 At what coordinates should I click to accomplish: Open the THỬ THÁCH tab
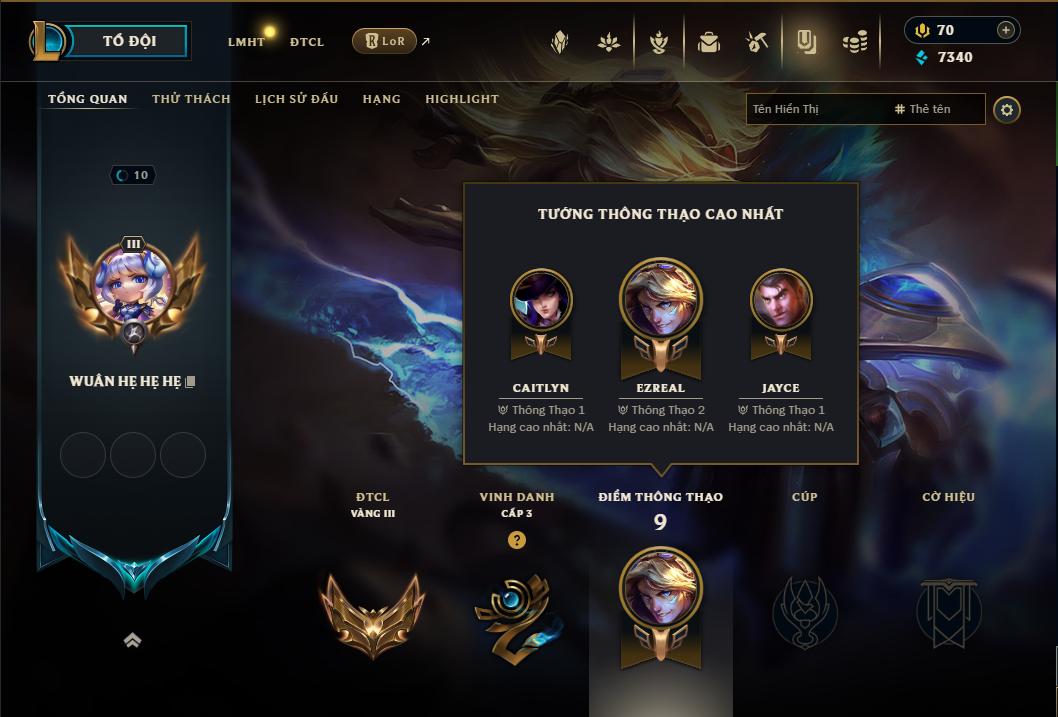(x=191, y=99)
